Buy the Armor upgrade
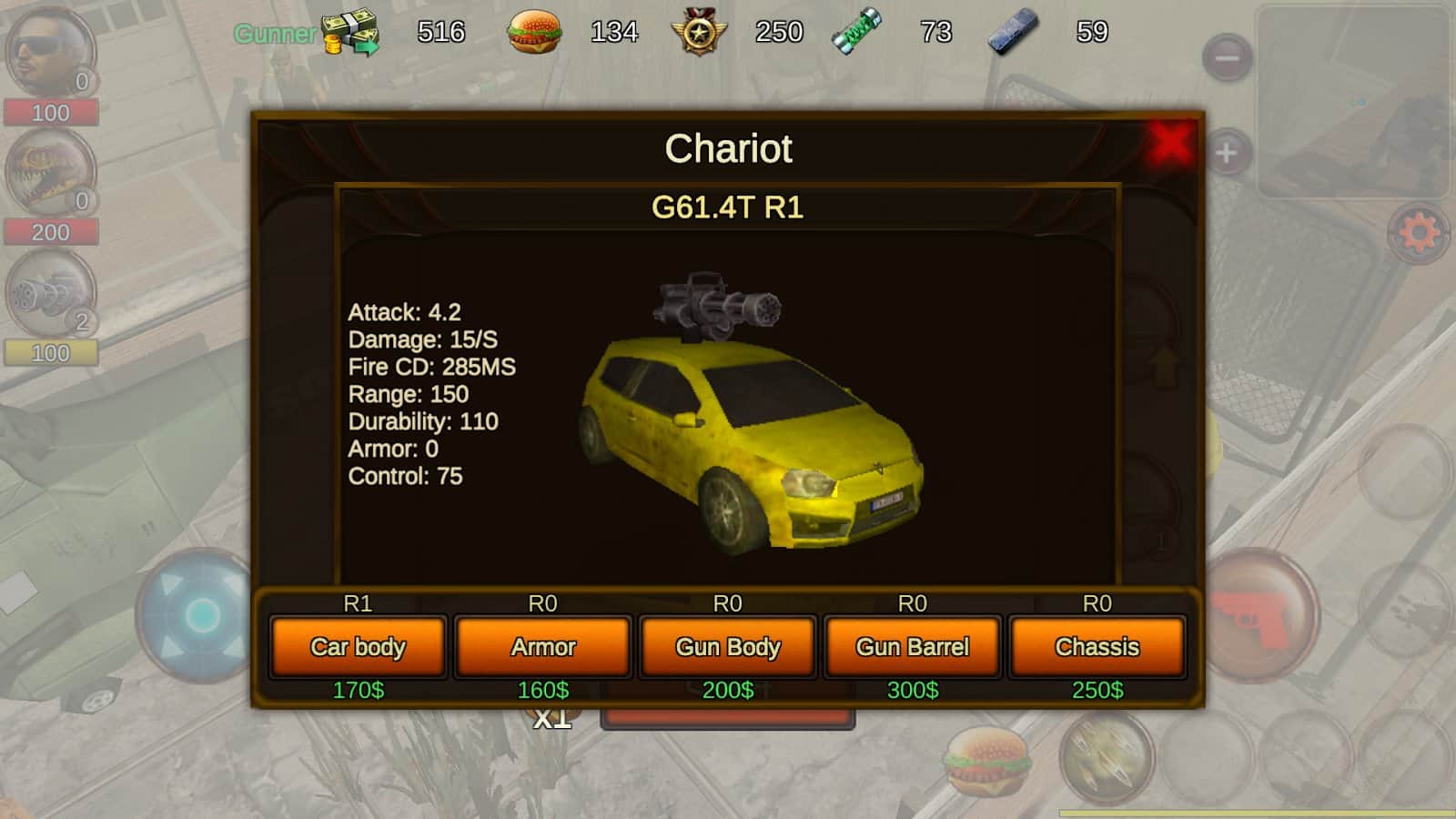1456x819 pixels. pyautogui.click(x=543, y=647)
